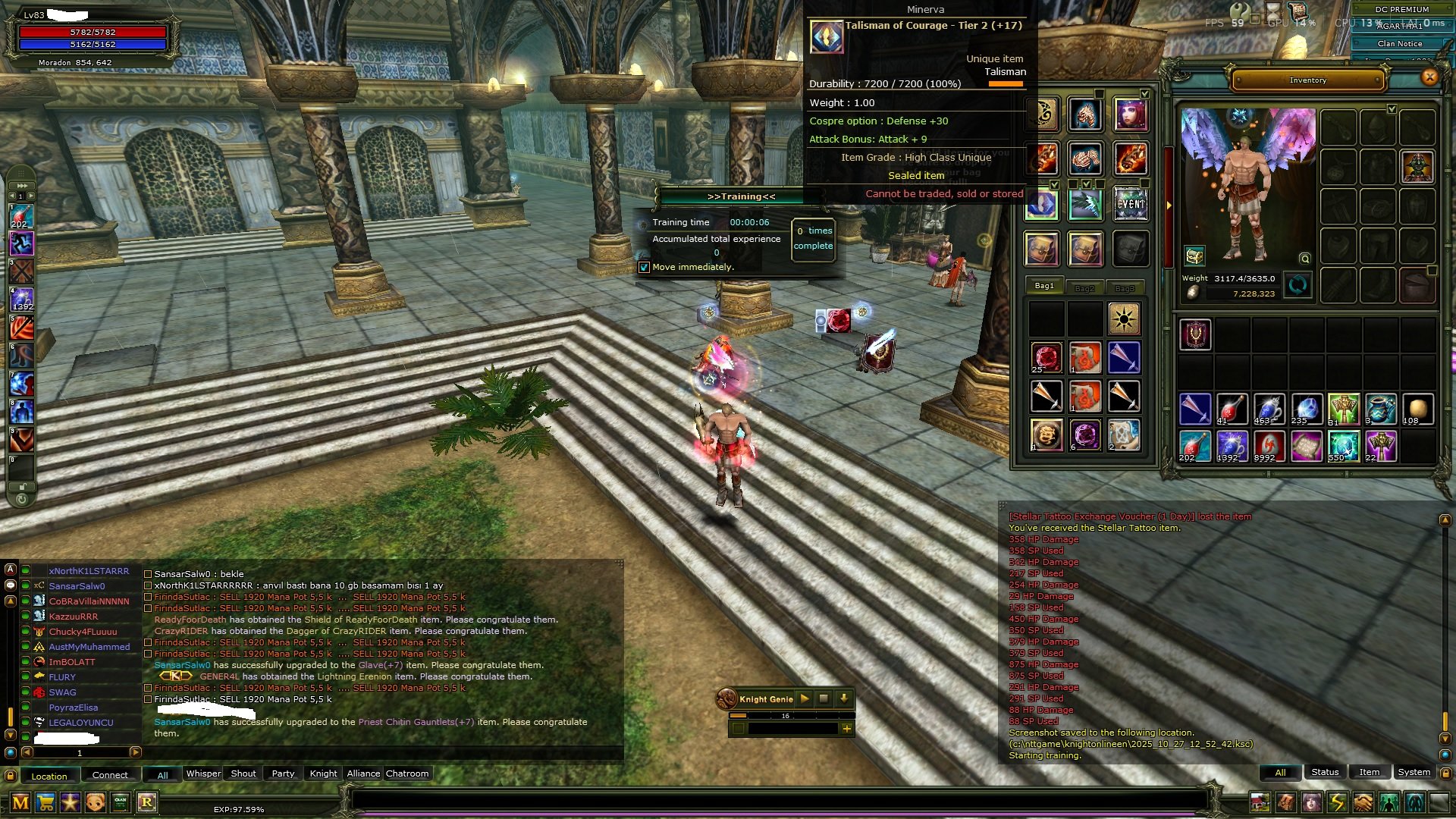Open the Alliance chat tab
The image size is (1456, 819).
coord(363,773)
